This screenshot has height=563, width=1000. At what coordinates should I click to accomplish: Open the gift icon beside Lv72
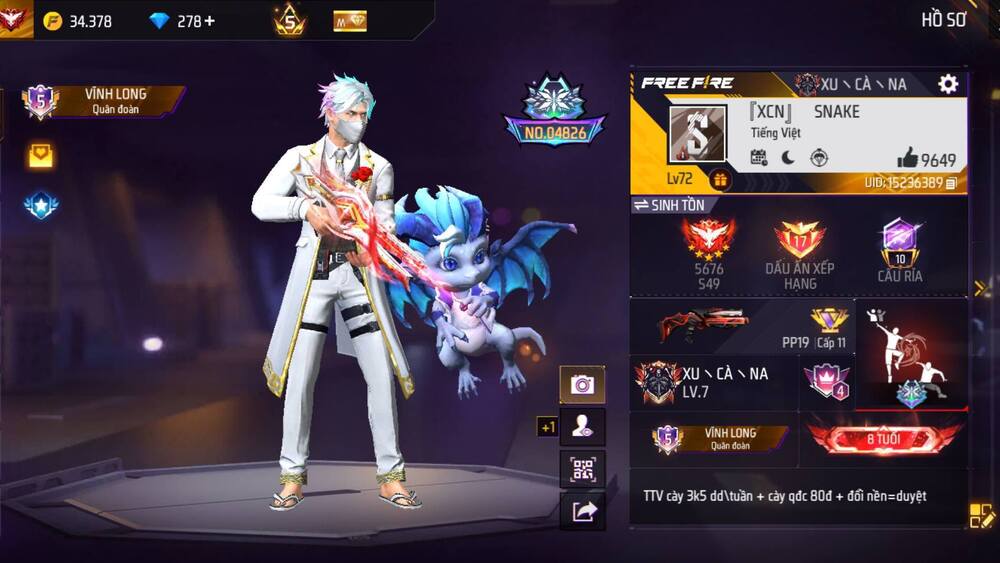(x=720, y=180)
